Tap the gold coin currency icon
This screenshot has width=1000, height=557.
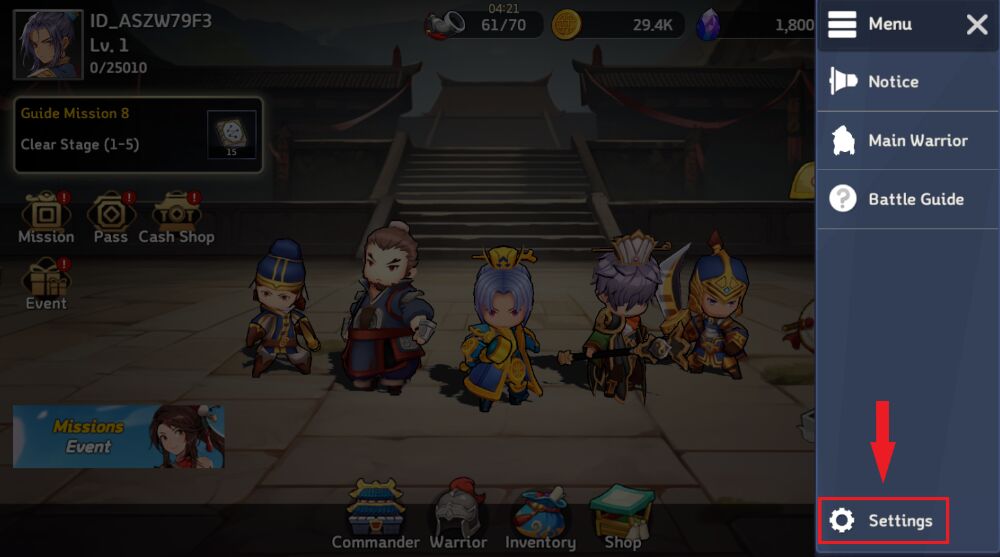[567, 25]
